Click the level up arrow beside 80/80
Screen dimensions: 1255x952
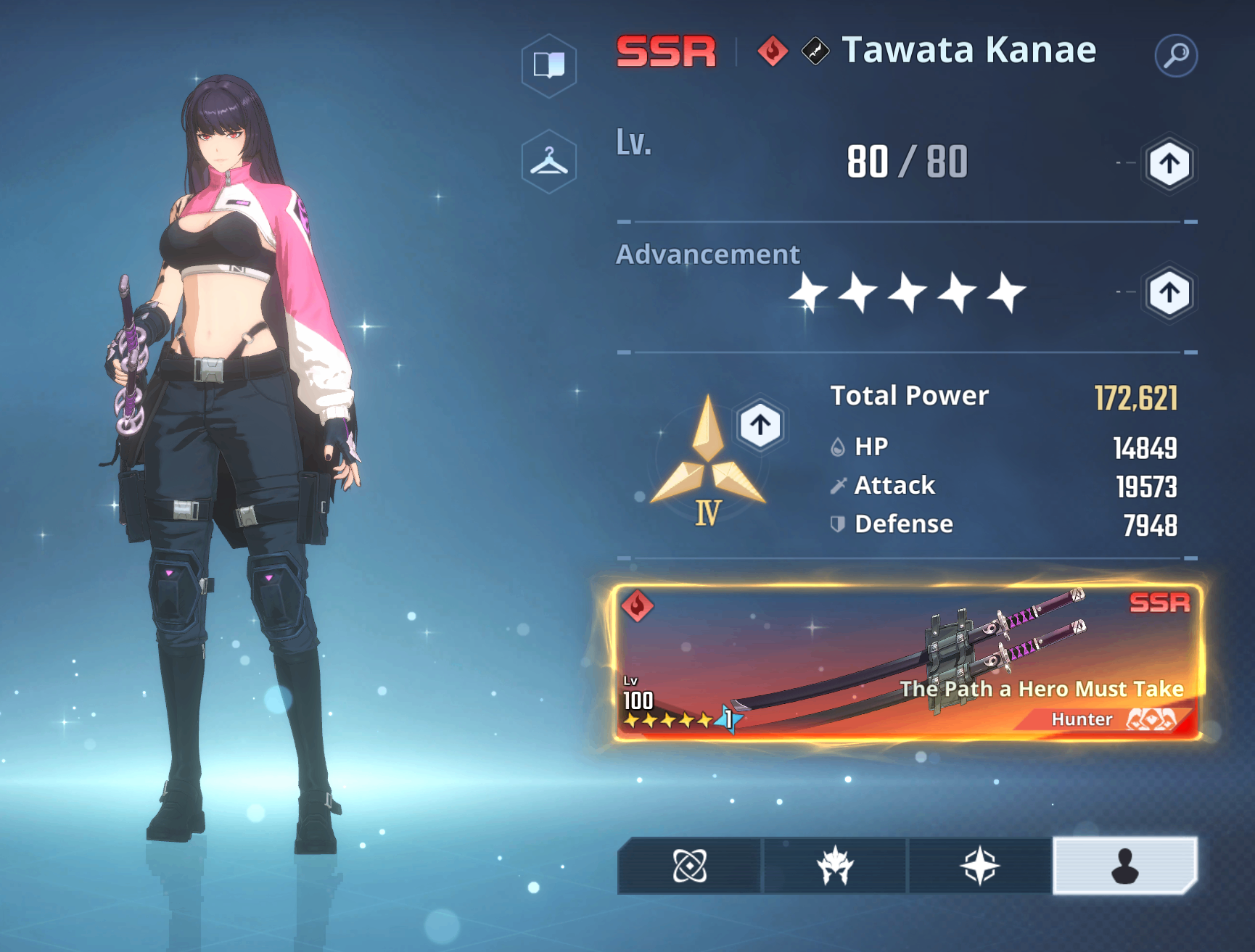click(1169, 165)
